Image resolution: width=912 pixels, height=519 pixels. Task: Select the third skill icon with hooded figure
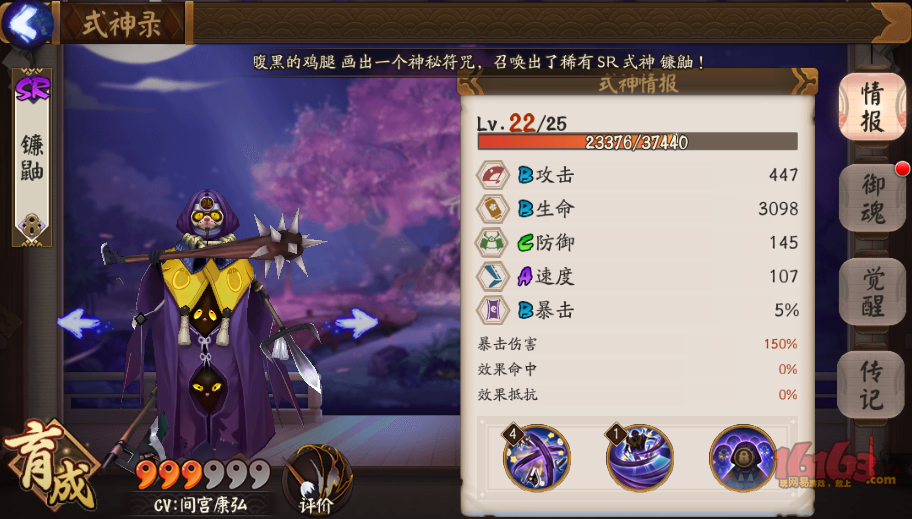pyautogui.click(x=743, y=458)
